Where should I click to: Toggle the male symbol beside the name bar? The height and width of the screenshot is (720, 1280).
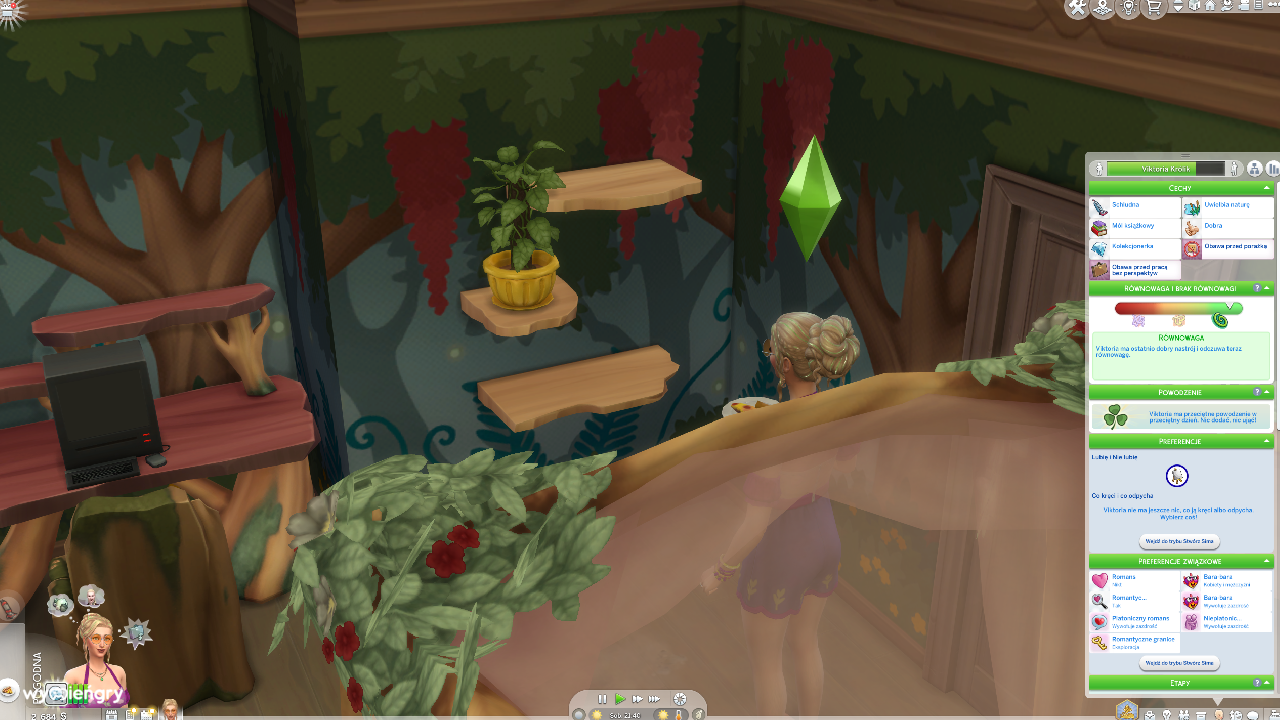(1234, 169)
